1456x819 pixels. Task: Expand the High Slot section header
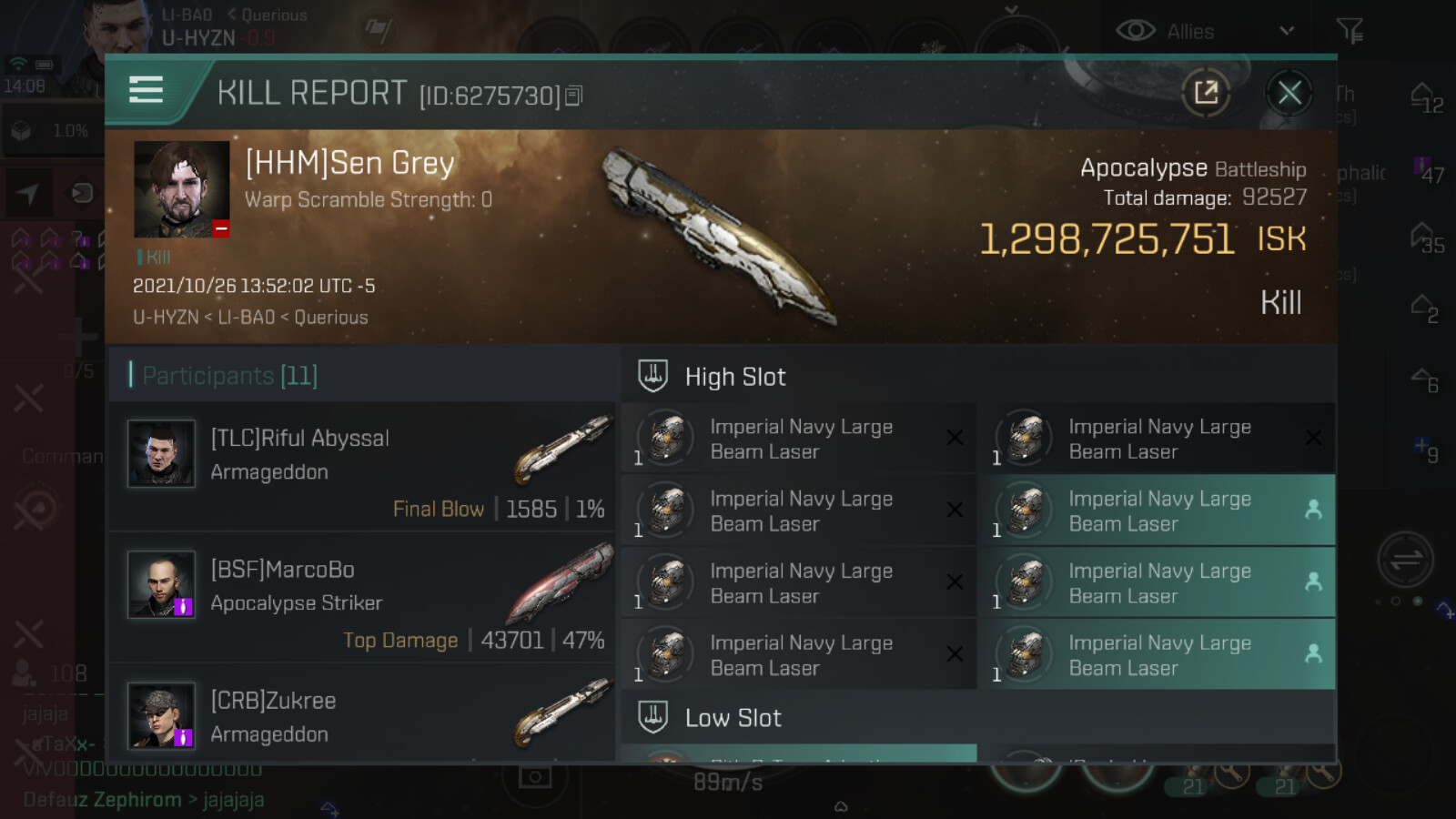(734, 377)
